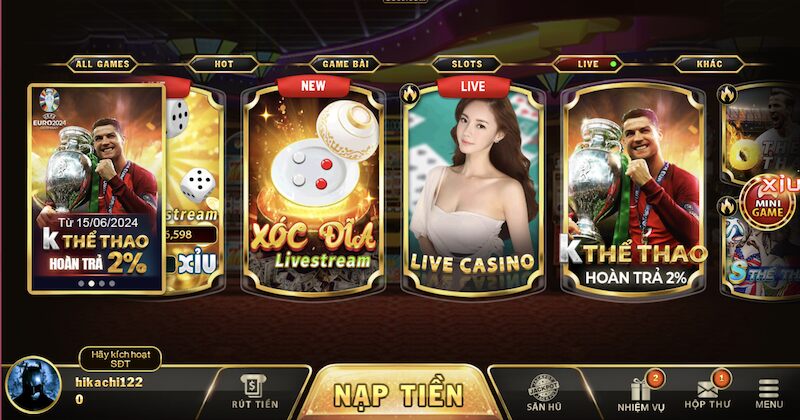Switch to the ALL GAMES tab

pos(102,64)
